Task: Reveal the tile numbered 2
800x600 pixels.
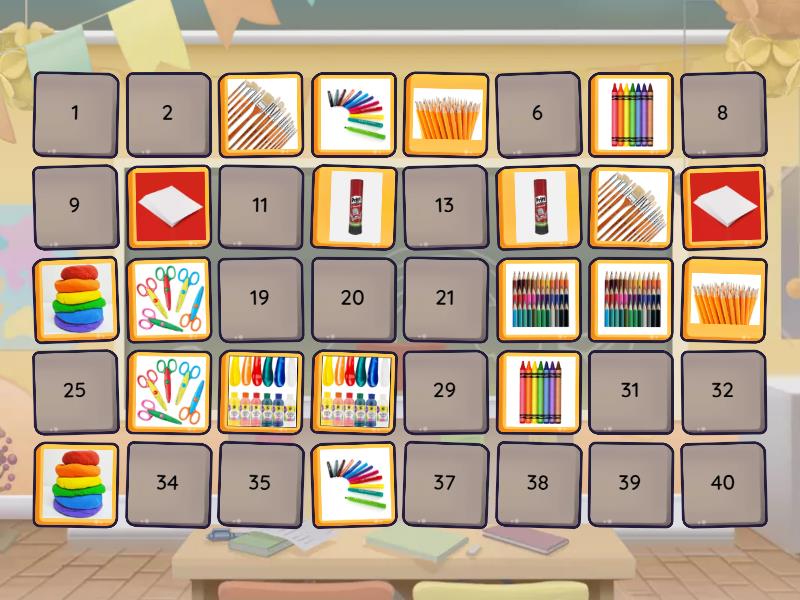Action: [x=167, y=113]
